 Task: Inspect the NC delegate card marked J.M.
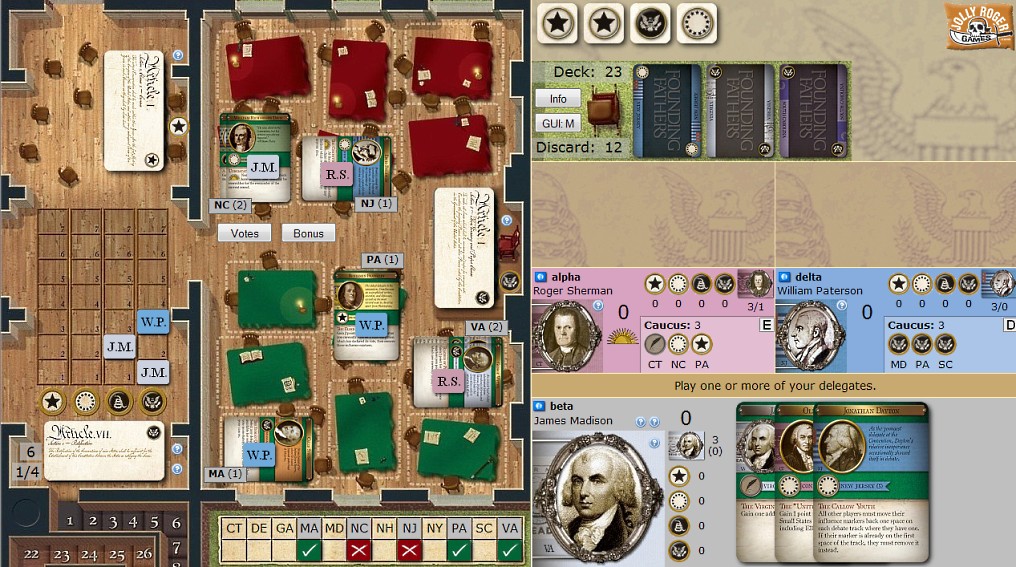(x=253, y=157)
